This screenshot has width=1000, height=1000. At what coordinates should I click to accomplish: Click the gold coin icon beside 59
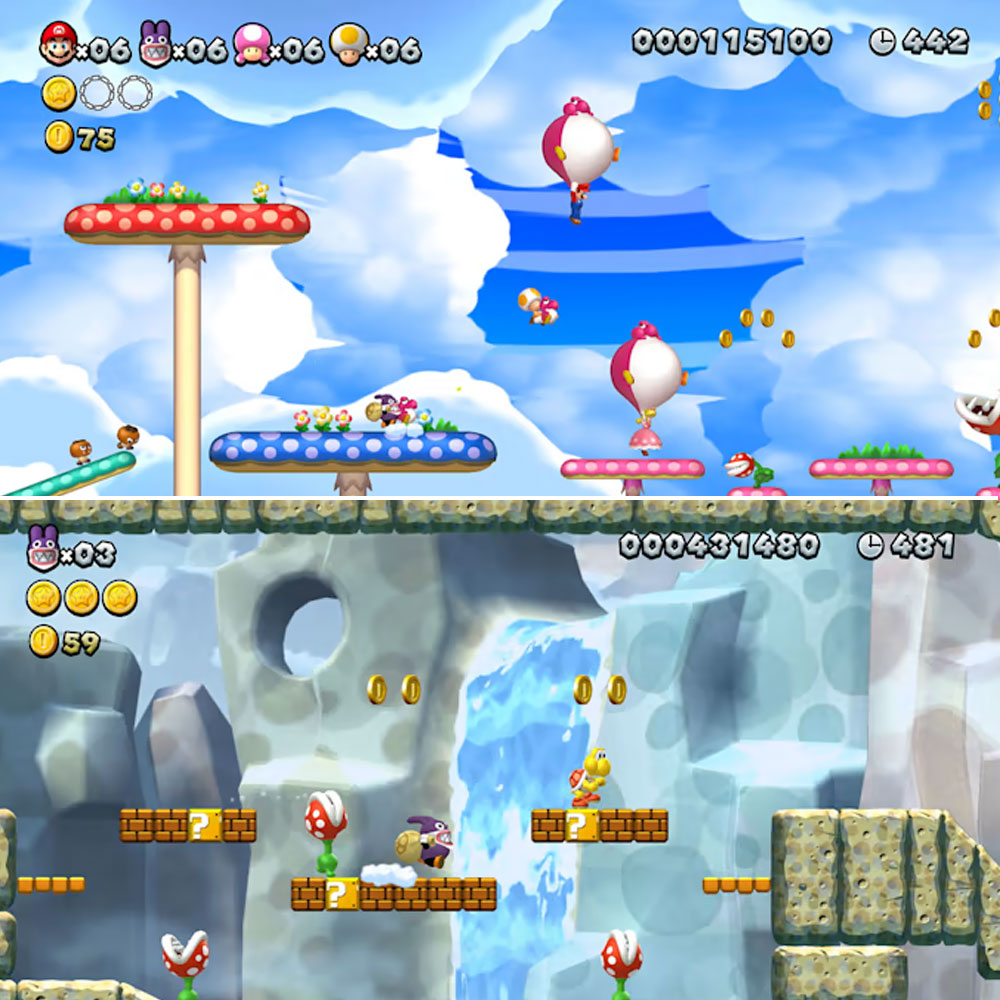pos(43,641)
